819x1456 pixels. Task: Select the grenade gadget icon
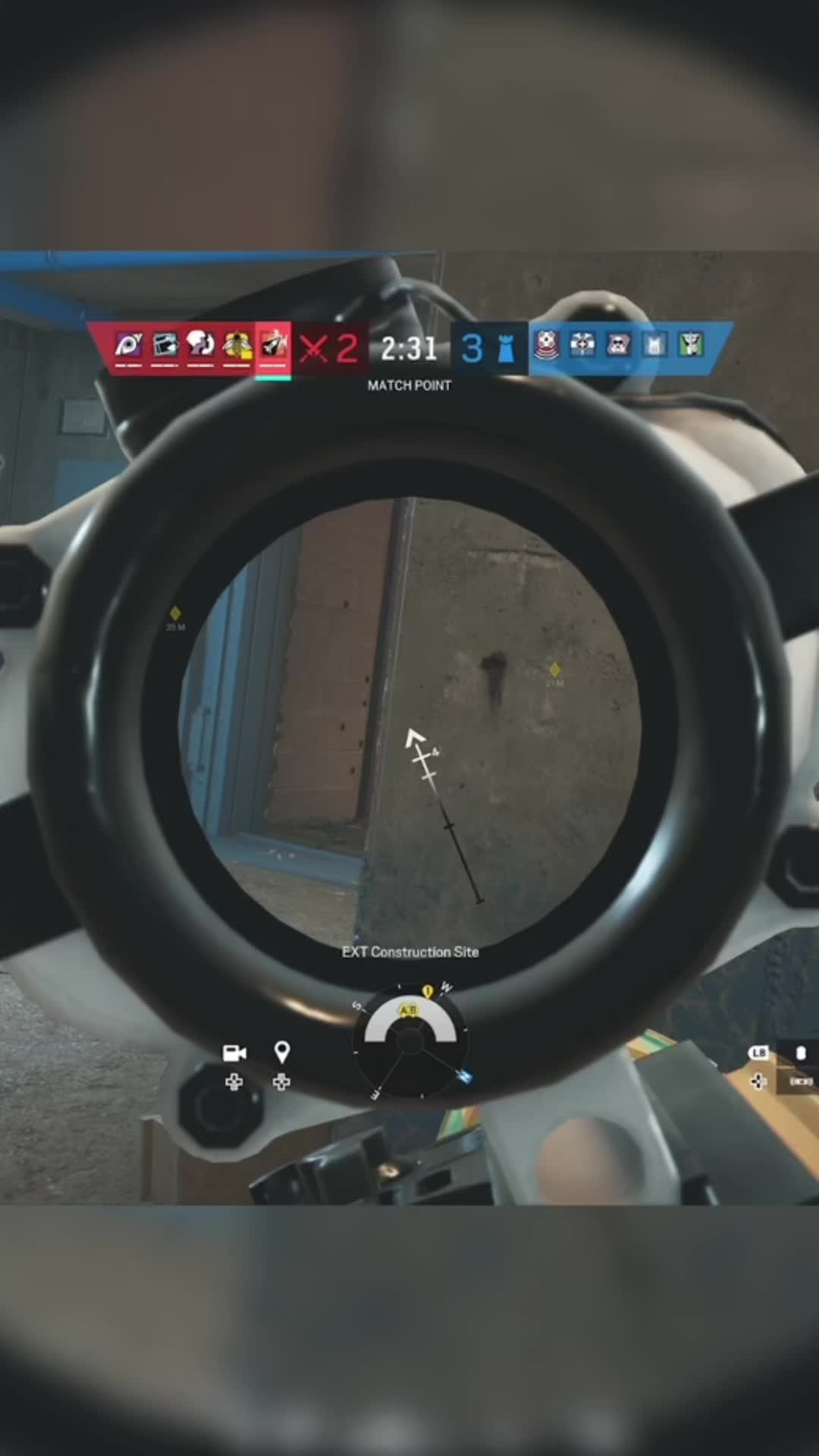(x=801, y=1053)
